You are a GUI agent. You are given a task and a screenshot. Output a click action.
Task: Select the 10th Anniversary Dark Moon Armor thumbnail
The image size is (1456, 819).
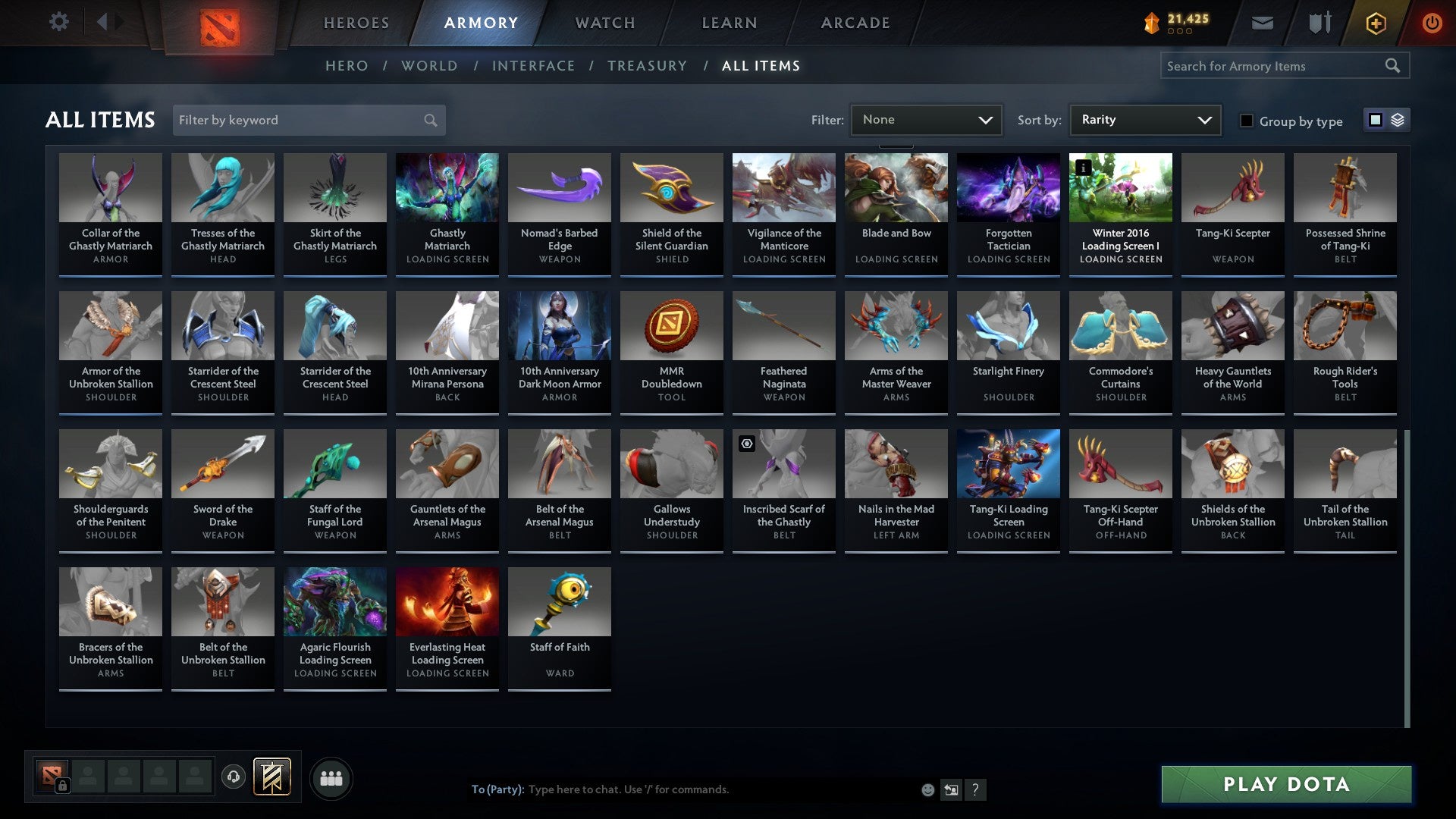[559, 325]
